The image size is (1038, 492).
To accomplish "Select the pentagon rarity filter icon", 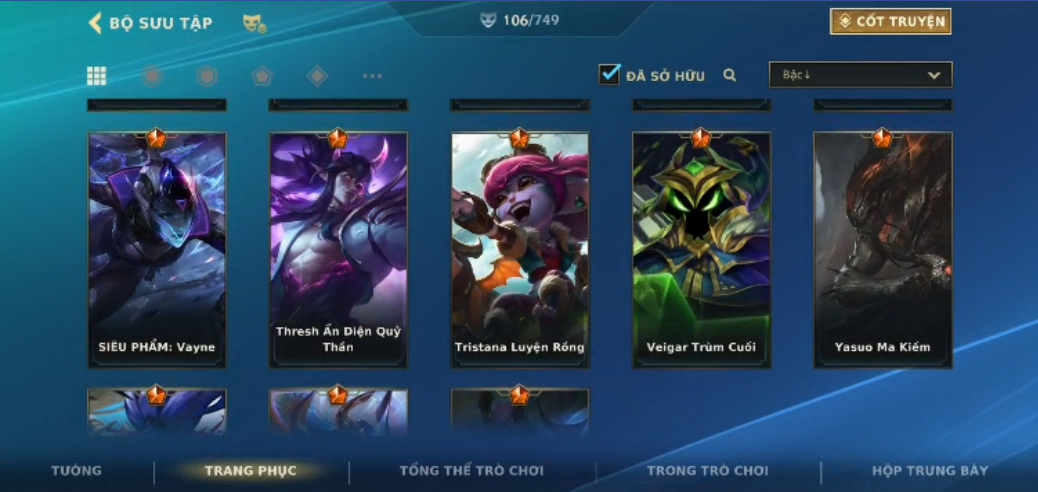I will [262, 76].
